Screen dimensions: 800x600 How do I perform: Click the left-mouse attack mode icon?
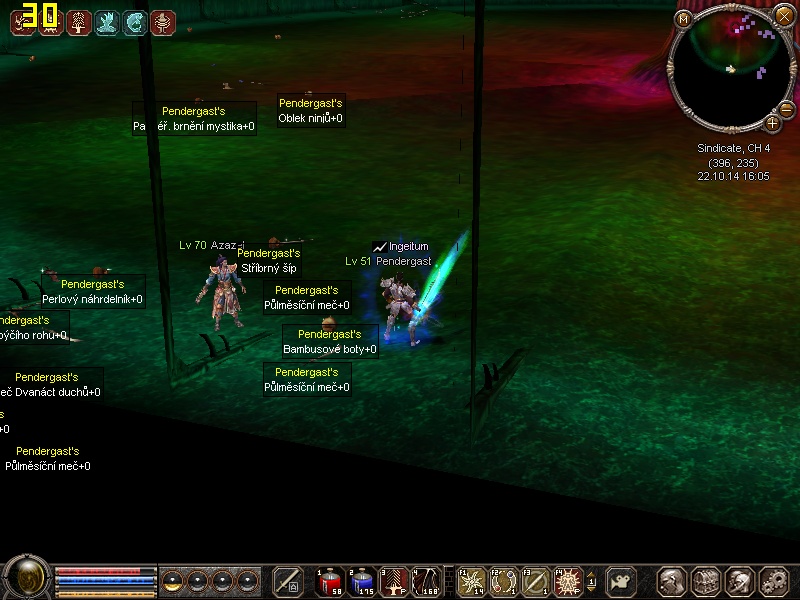point(288,581)
